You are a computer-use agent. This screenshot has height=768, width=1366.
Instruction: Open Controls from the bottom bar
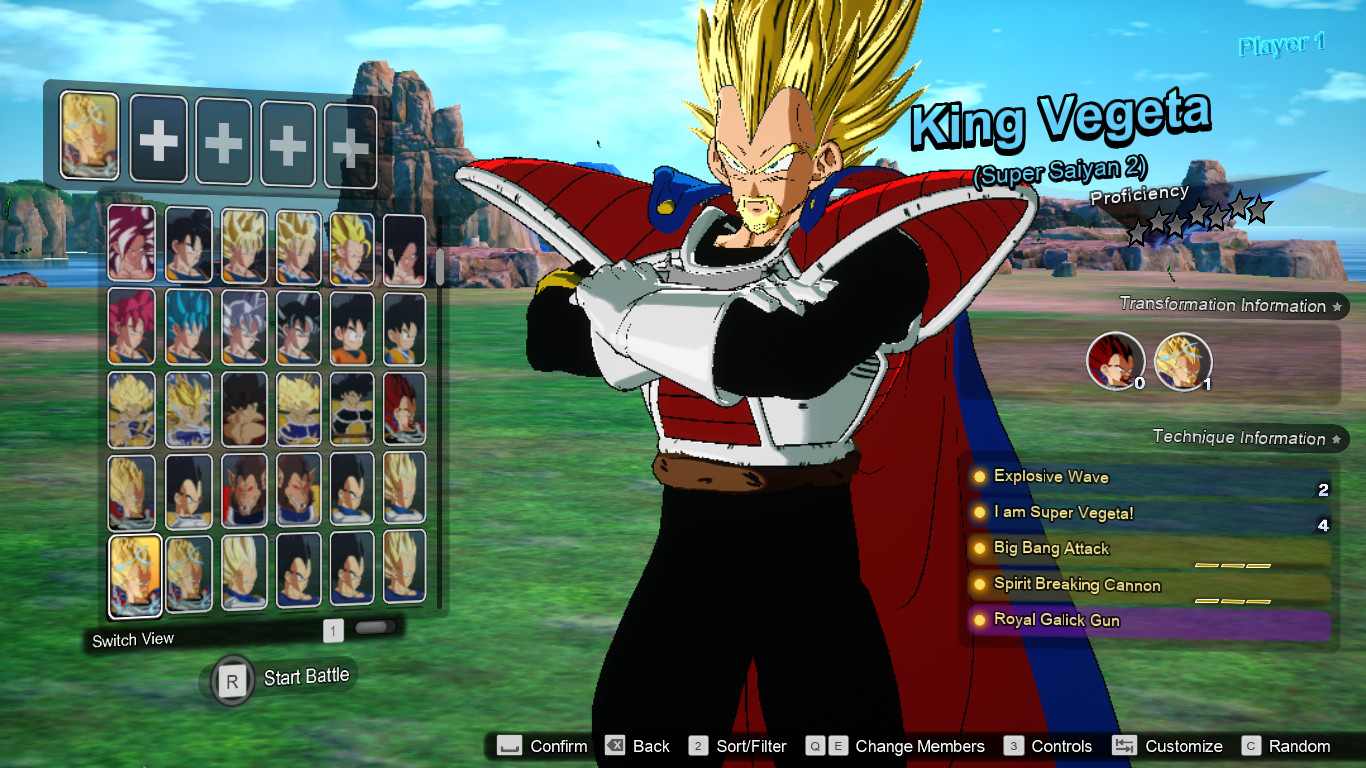coord(1059,746)
